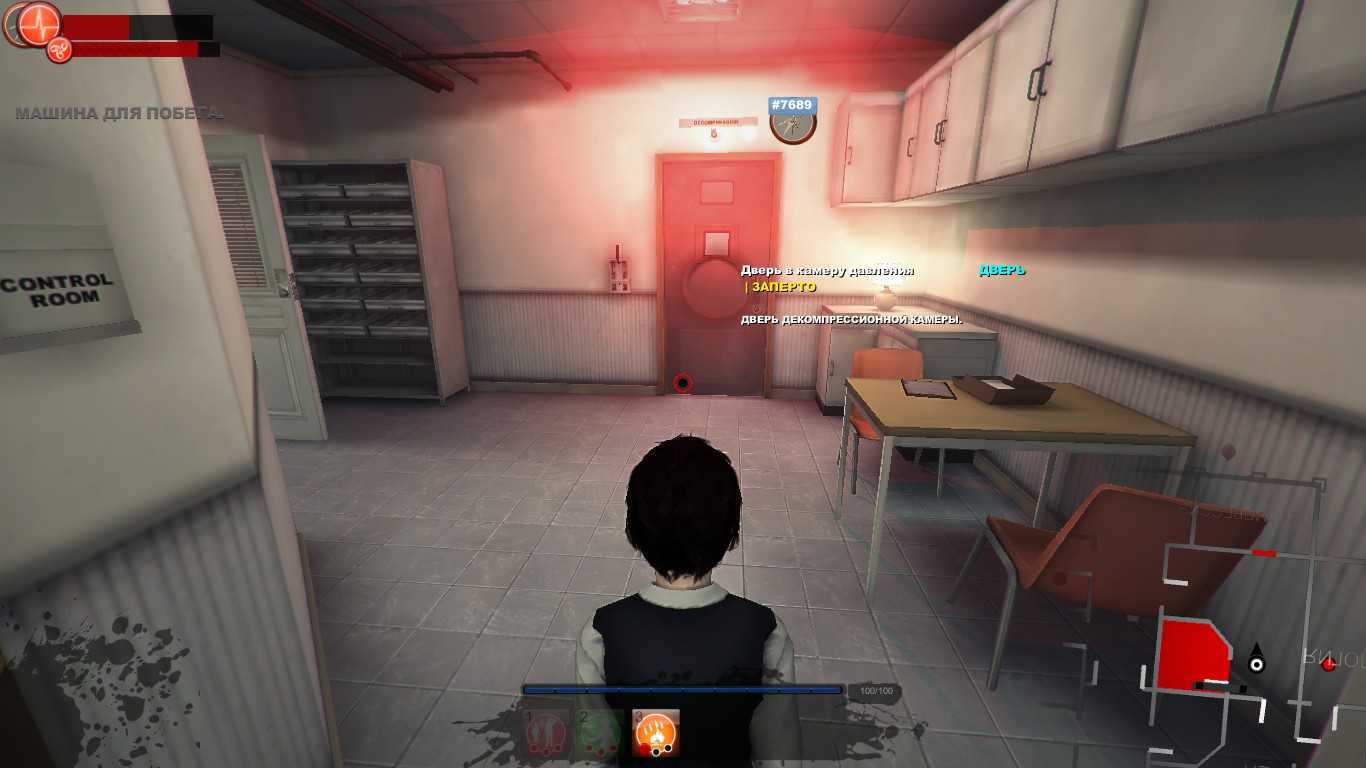This screenshot has width=1366, height=768.
Task: Select the #7689 player marker icon
Action: (793, 124)
